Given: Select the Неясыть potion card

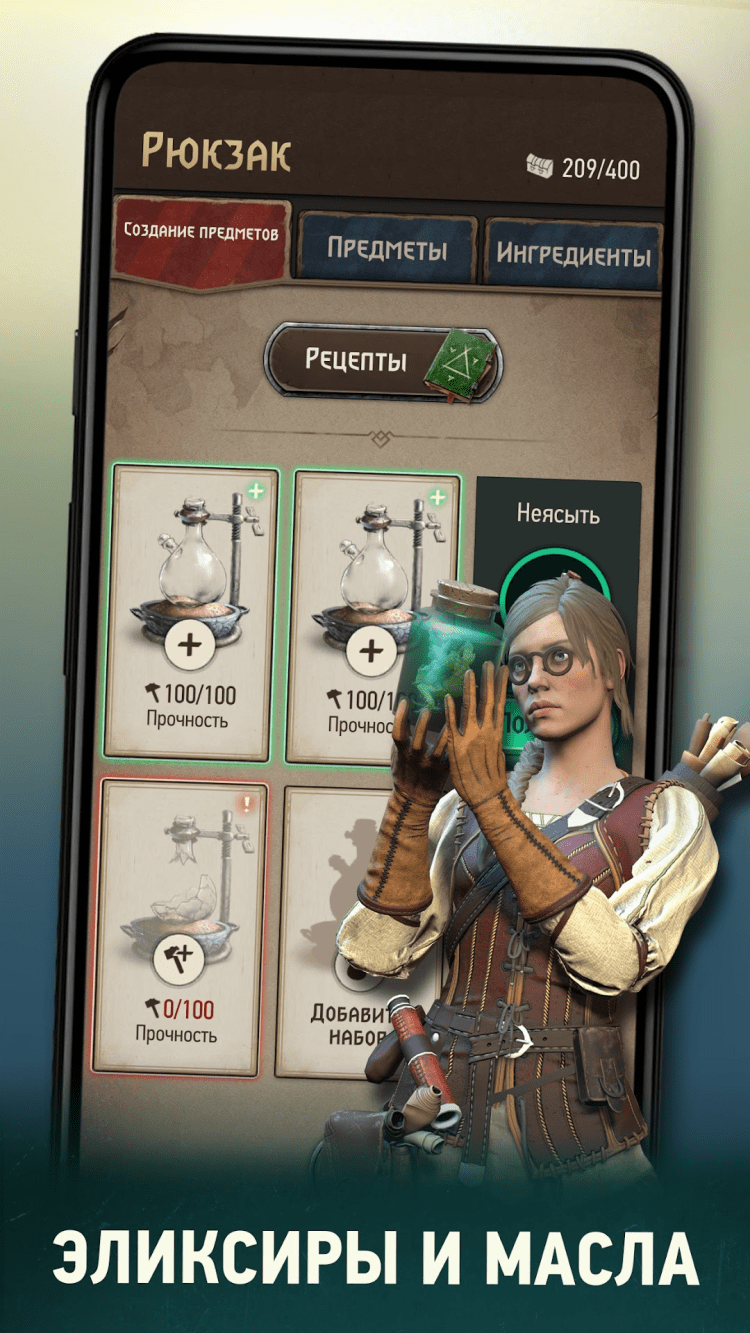Looking at the screenshot, I should click(x=557, y=560).
